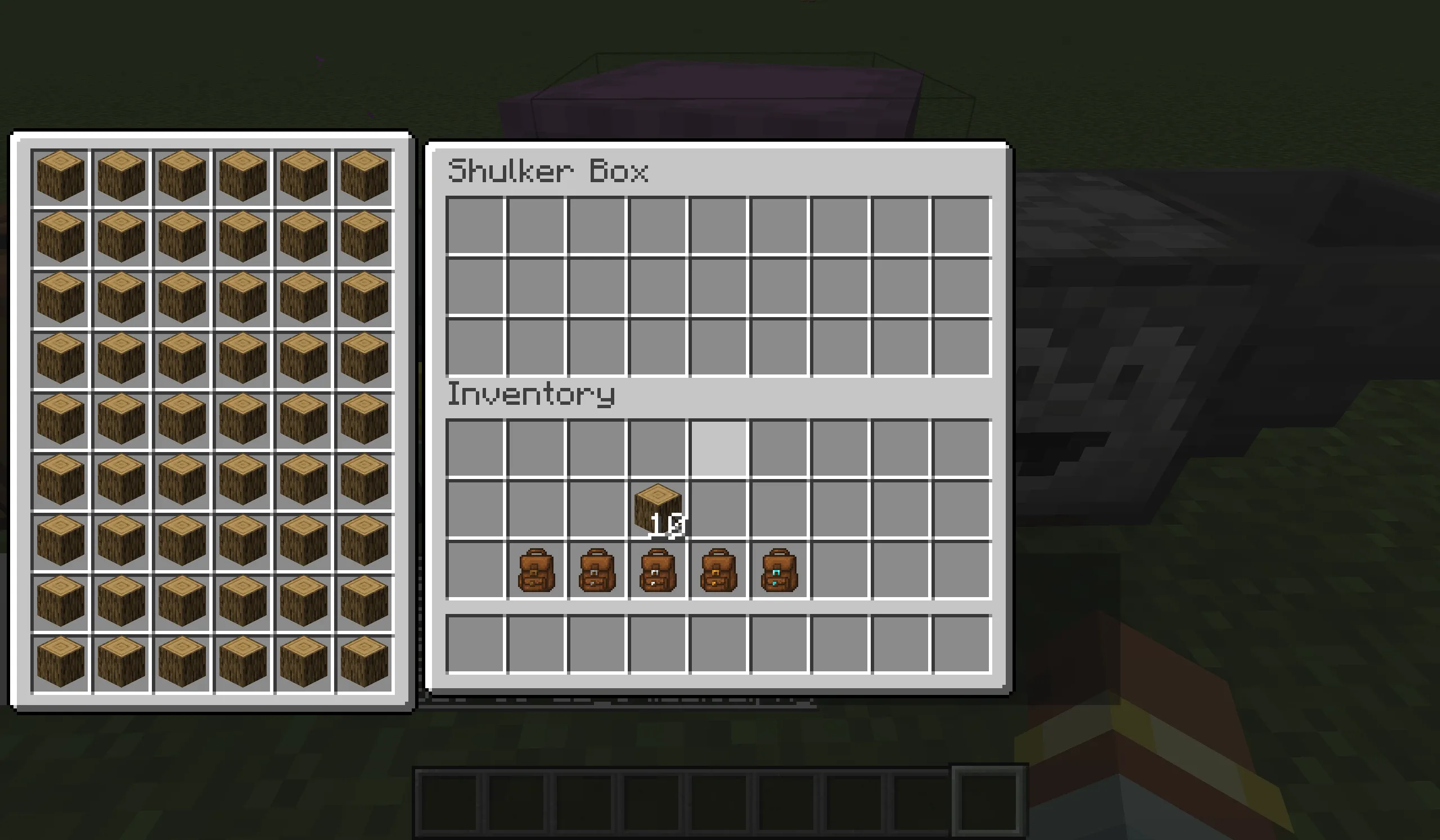Image resolution: width=1440 pixels, height=840 pixels.
Task: Select the diamond-buckled backpack
Action: (778, 568)
